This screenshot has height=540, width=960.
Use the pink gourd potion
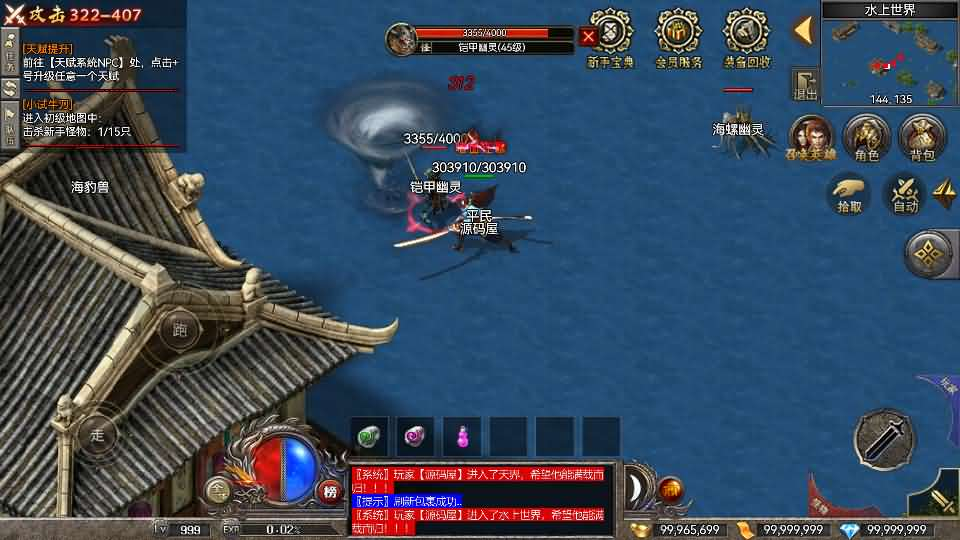[x=462, y=436]
